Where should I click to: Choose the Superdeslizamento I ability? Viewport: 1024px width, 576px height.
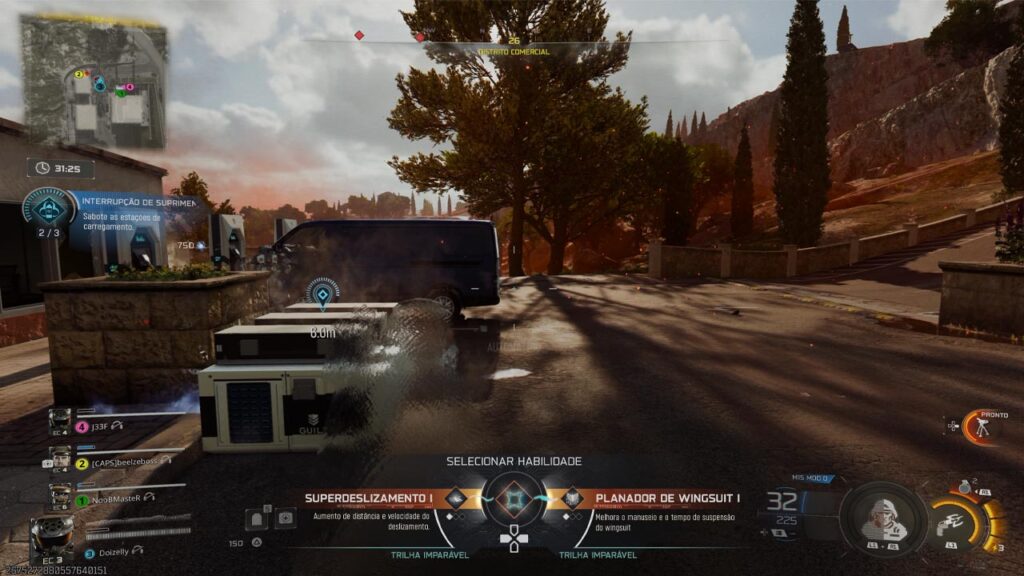(370, 498)
